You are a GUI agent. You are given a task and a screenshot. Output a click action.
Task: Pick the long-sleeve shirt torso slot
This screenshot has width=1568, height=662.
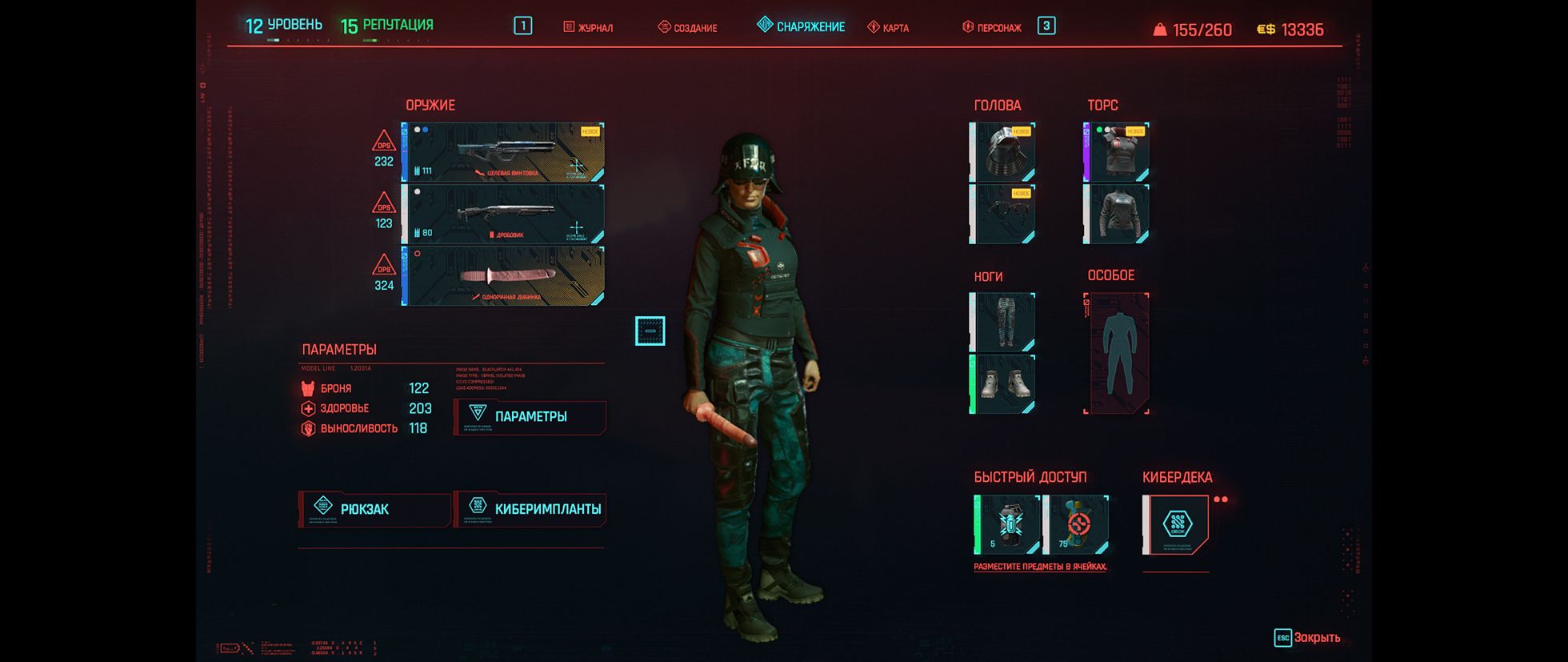coord(1116,214)
